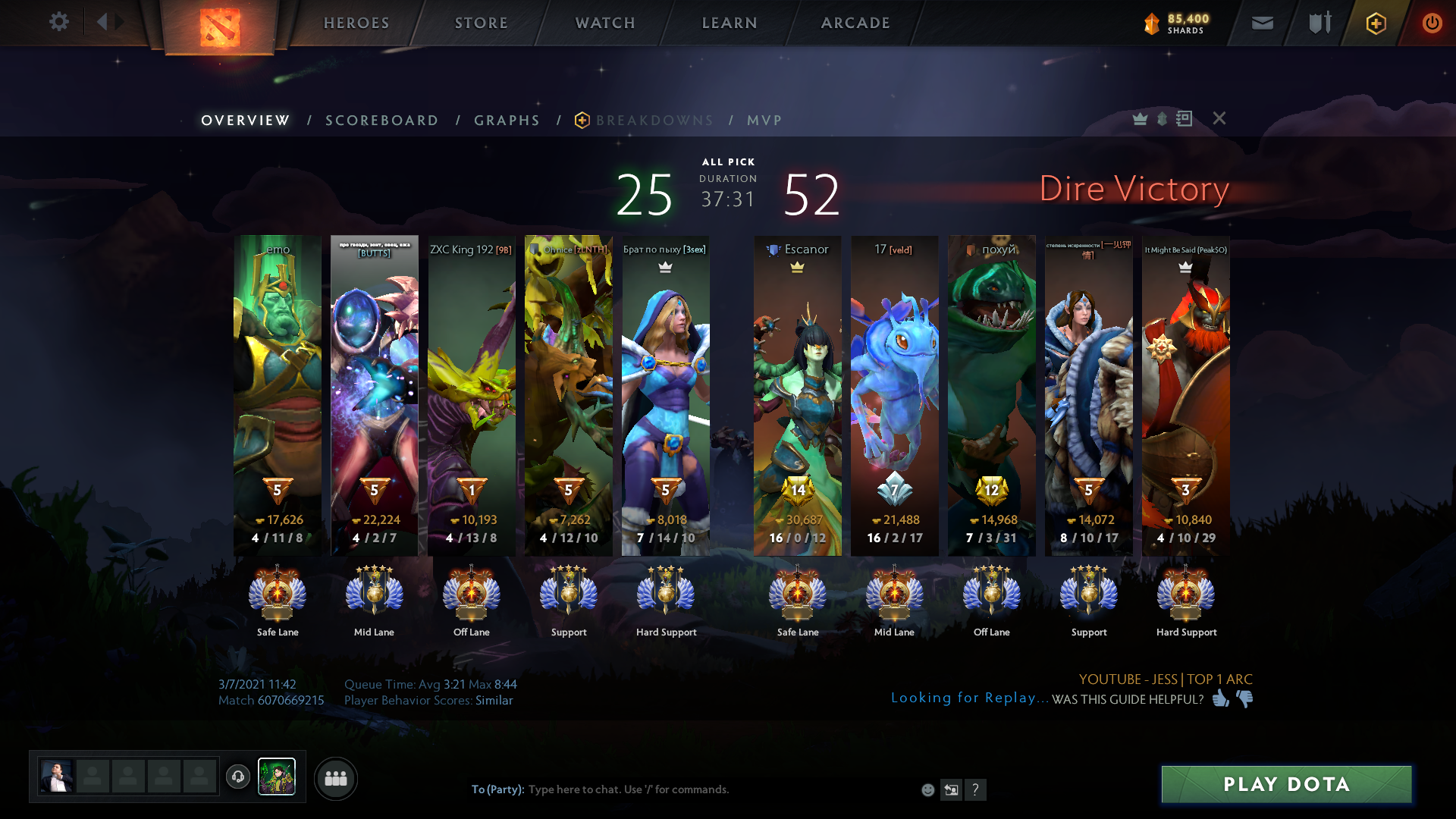Go to the Heroes section
This screenshot has width=1456, height=819.
click(356, 23)
